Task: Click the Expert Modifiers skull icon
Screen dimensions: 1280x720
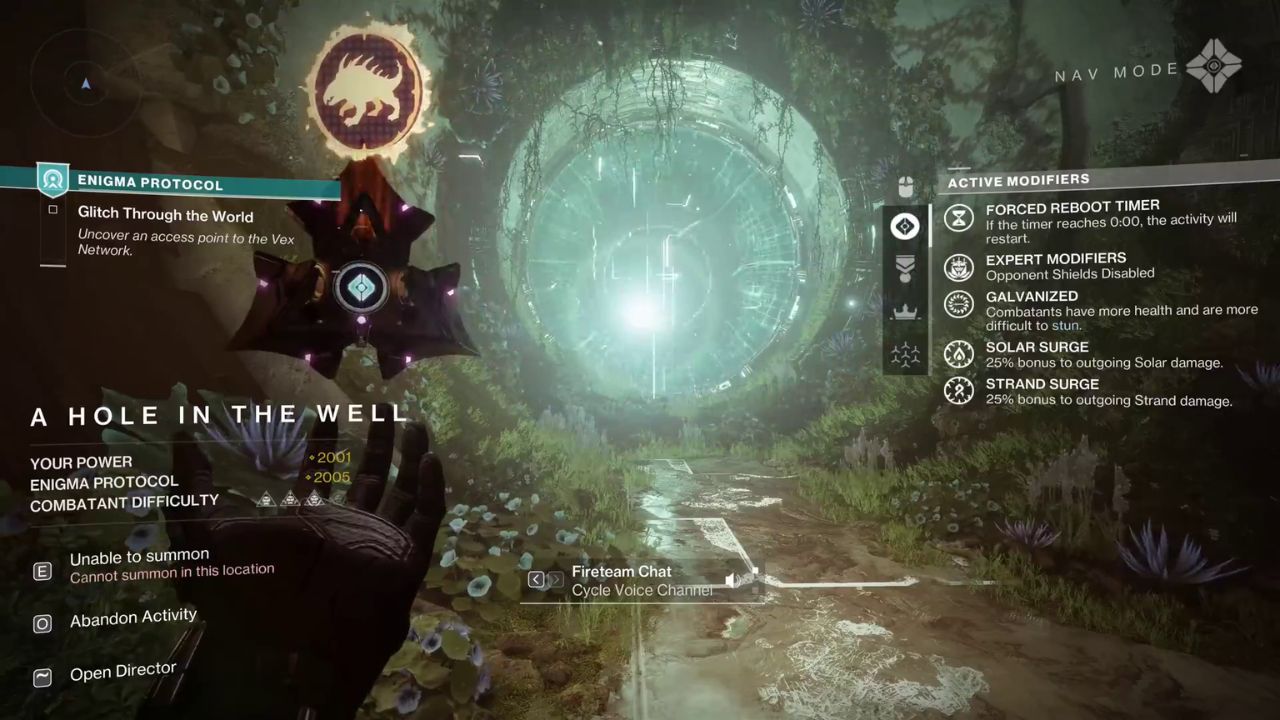Action: tap(958, 268)
